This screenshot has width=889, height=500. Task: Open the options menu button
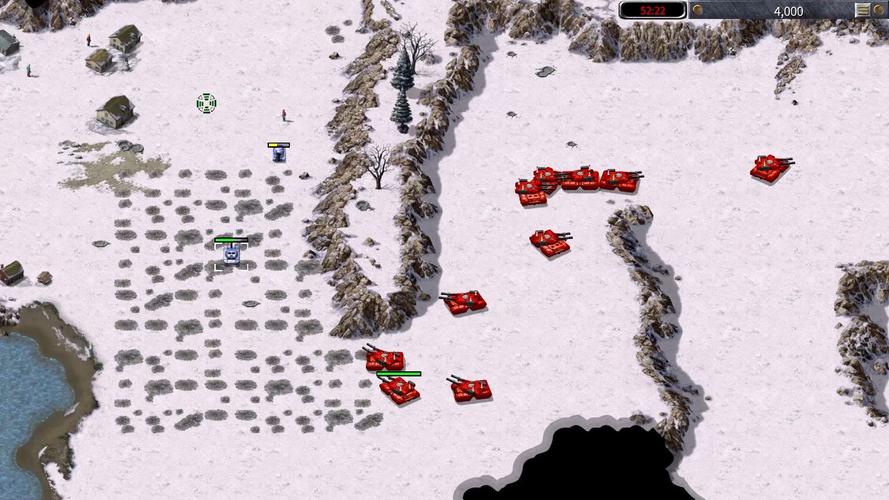tap(862, 10)
